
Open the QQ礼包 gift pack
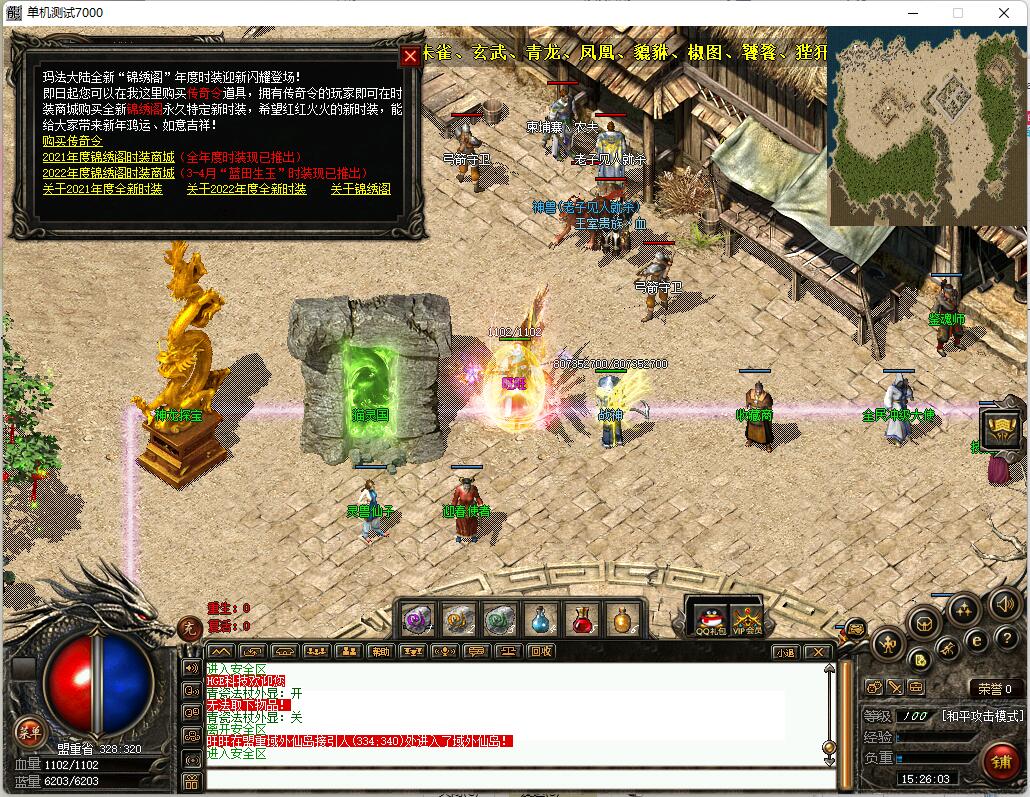click(x=707, y=621)
